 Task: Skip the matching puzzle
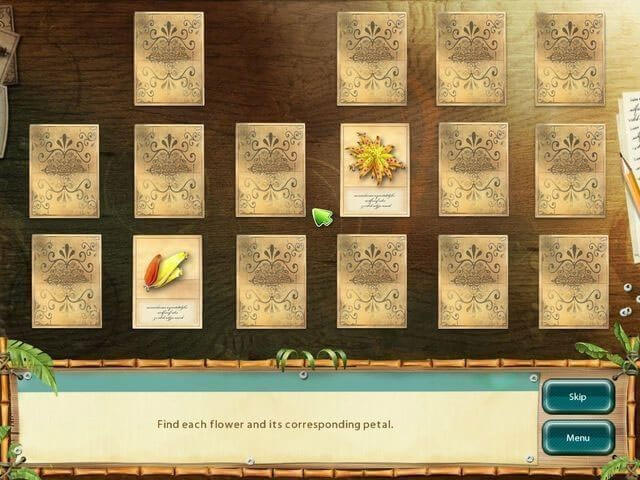[577, 396]
